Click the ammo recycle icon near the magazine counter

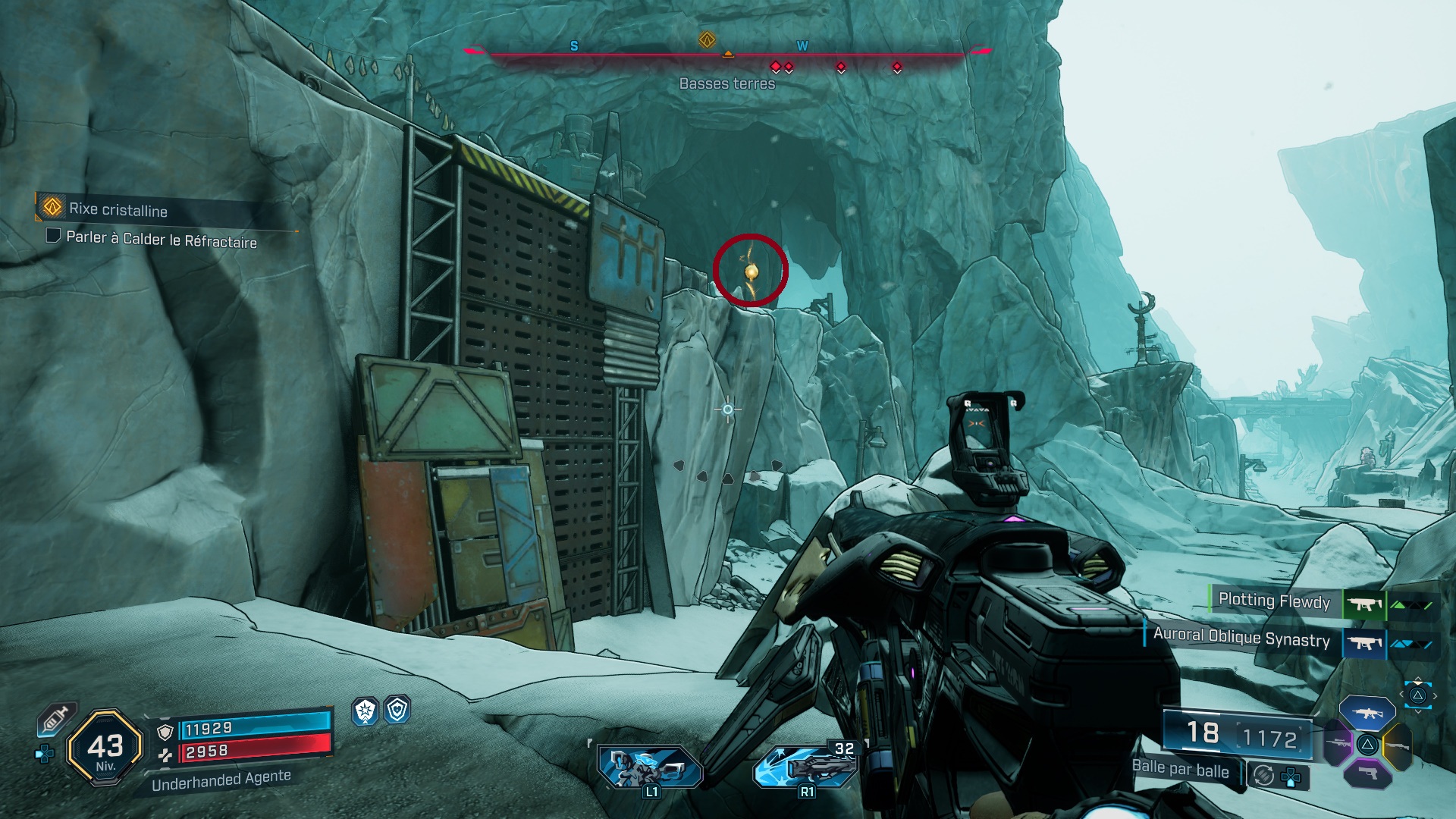(x=1263, y=774)
